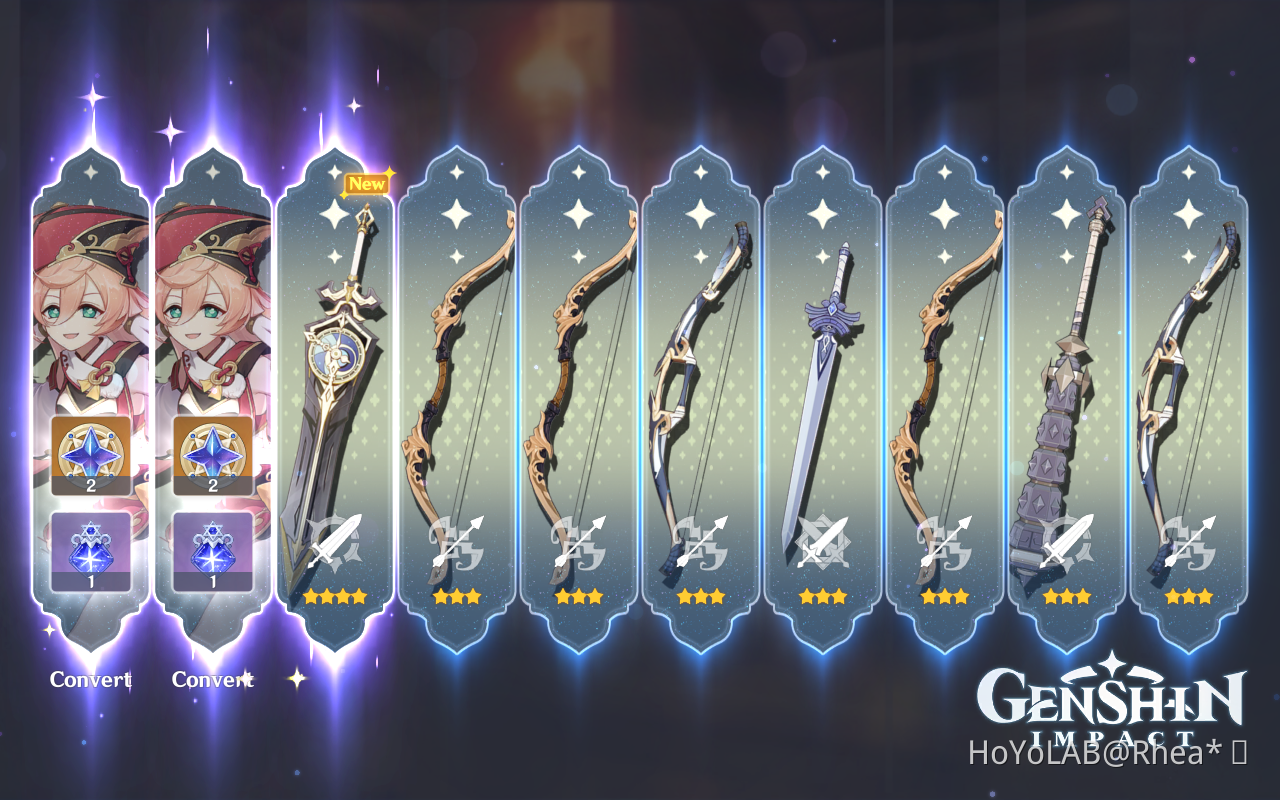This screenshot has height=800, width=1280.
Task: Click the Convert button under the first Yanfei card
Action: coord(90,680)
